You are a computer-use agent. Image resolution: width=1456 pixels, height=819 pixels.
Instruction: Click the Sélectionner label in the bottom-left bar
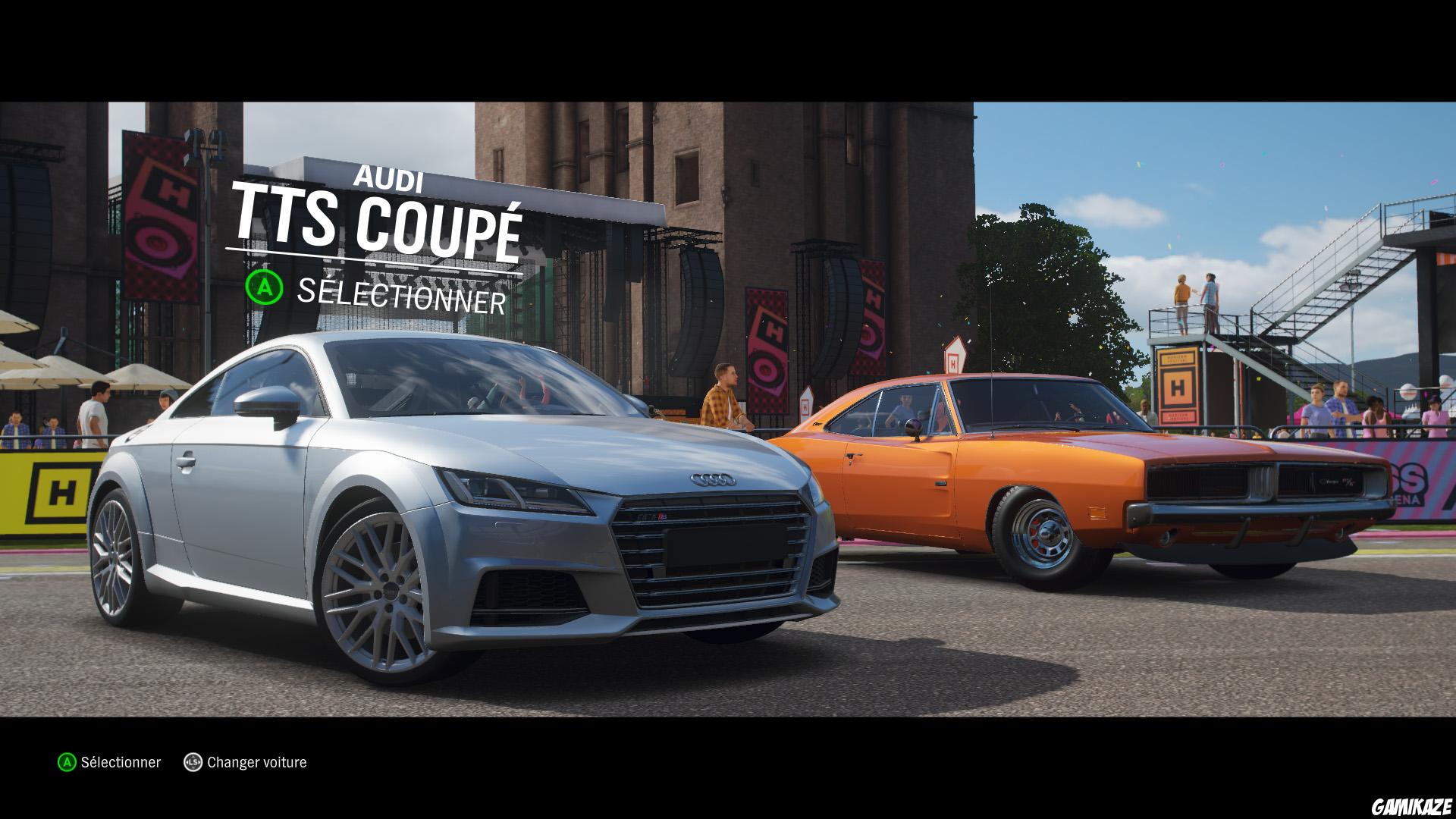[120, 761]
